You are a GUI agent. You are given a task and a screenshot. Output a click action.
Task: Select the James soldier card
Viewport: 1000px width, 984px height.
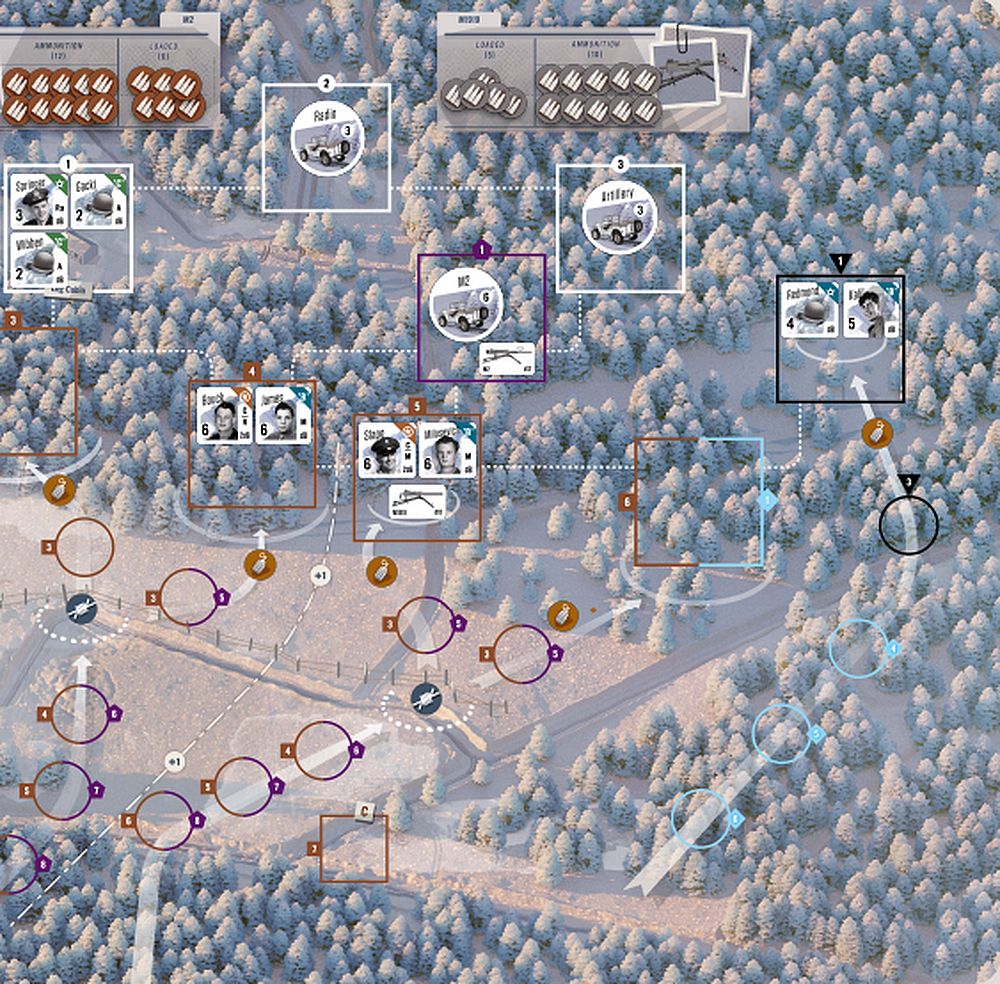[x=283, y=414]
